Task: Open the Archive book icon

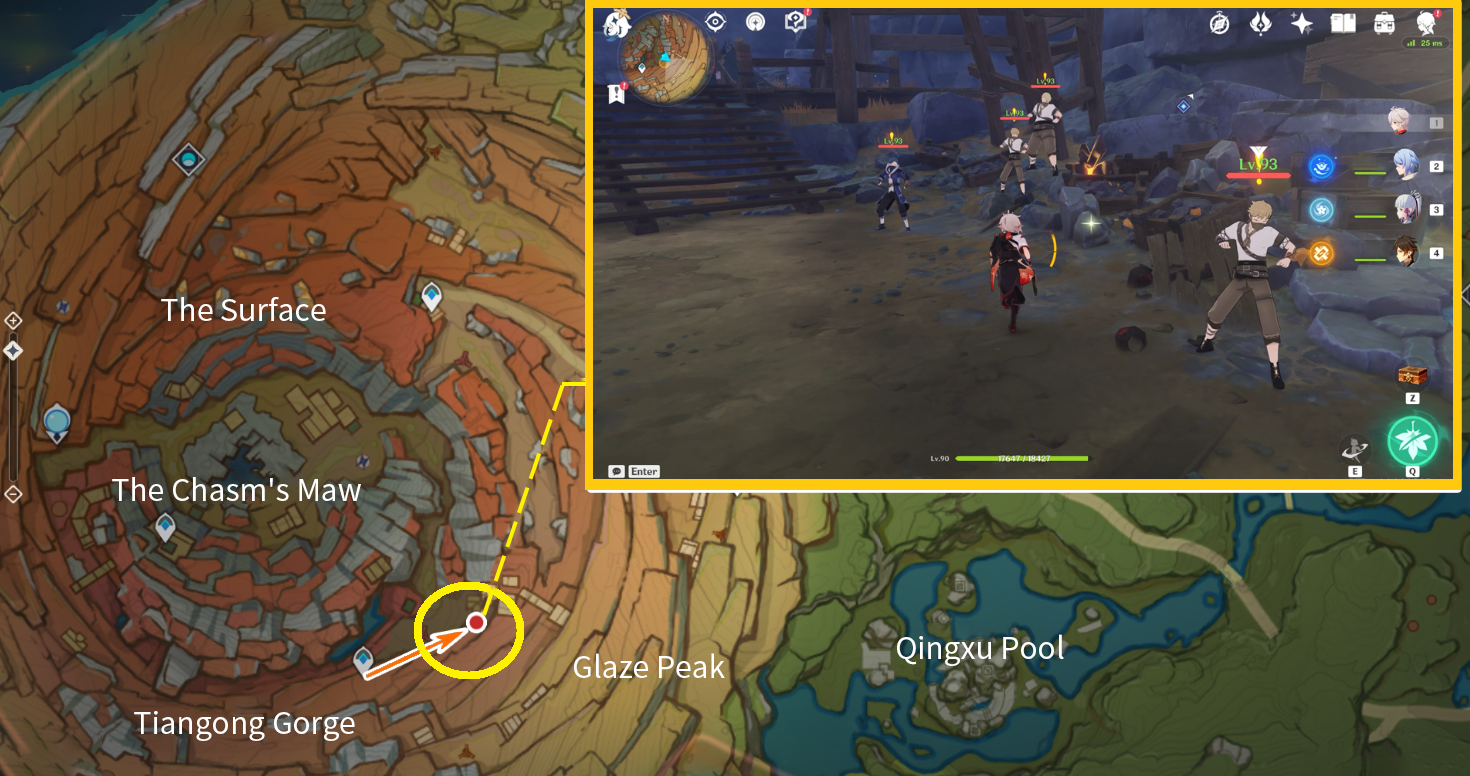Action: [x=1342, y=22]
